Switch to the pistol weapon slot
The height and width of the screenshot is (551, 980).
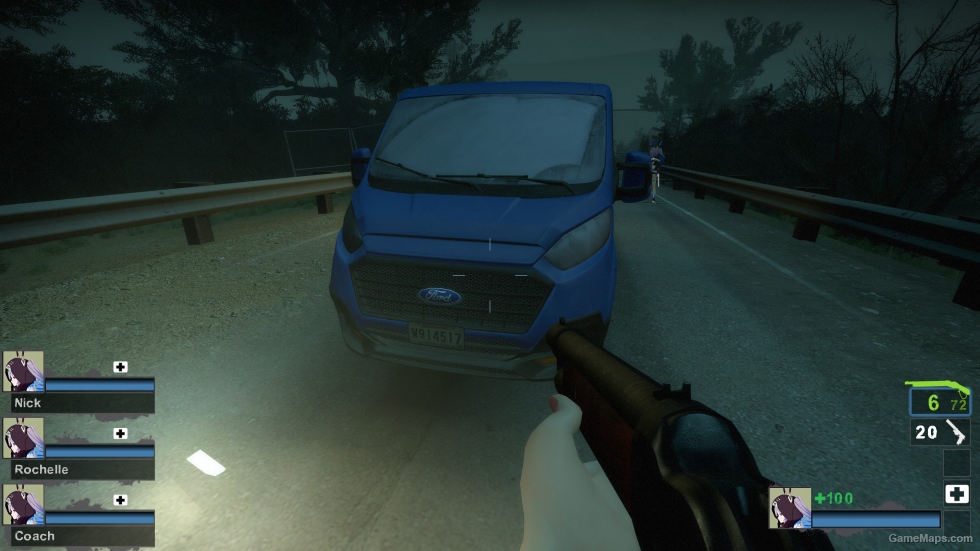point(939,432)
